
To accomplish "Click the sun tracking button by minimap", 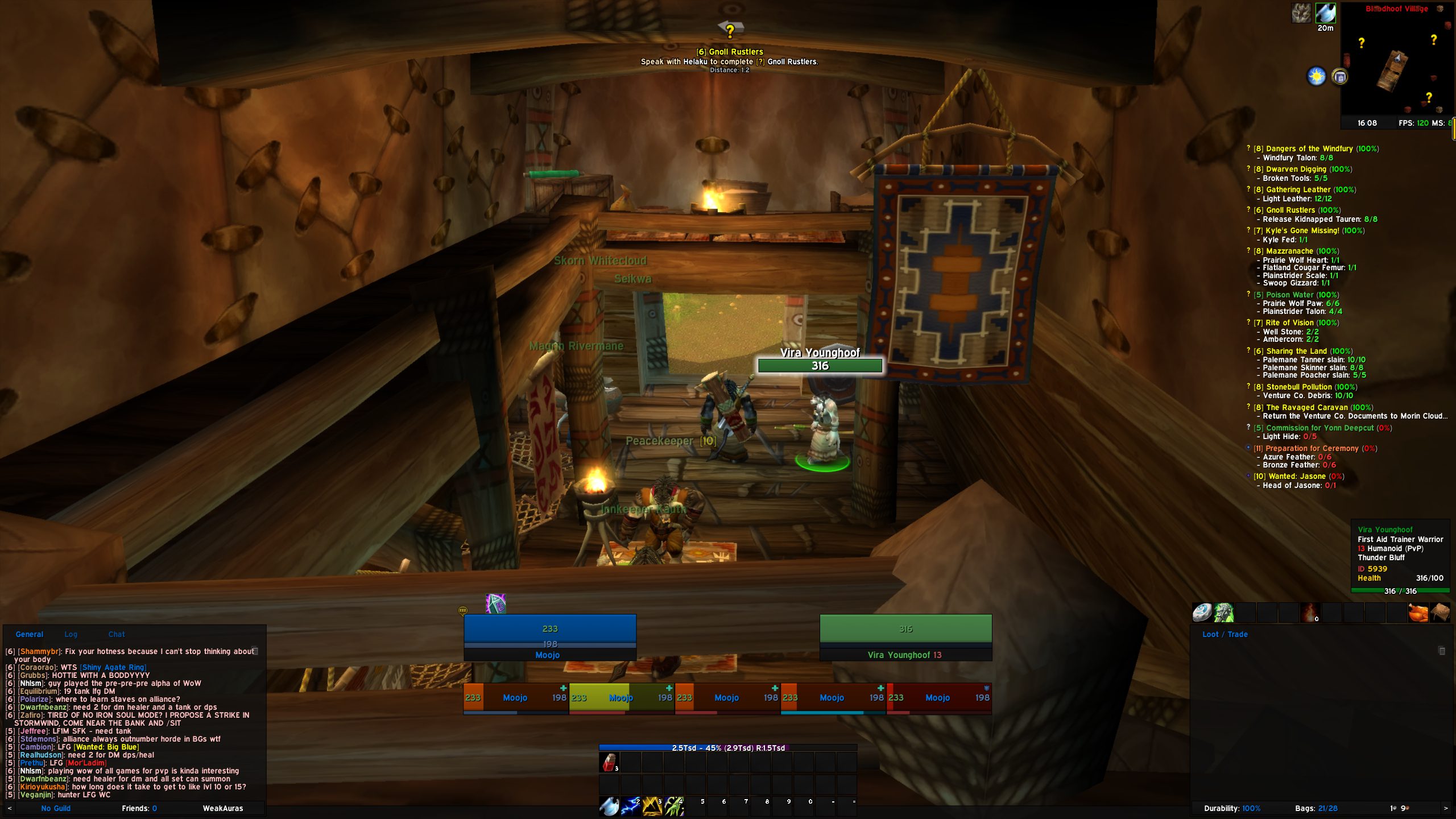I will tap(1316, 76).
